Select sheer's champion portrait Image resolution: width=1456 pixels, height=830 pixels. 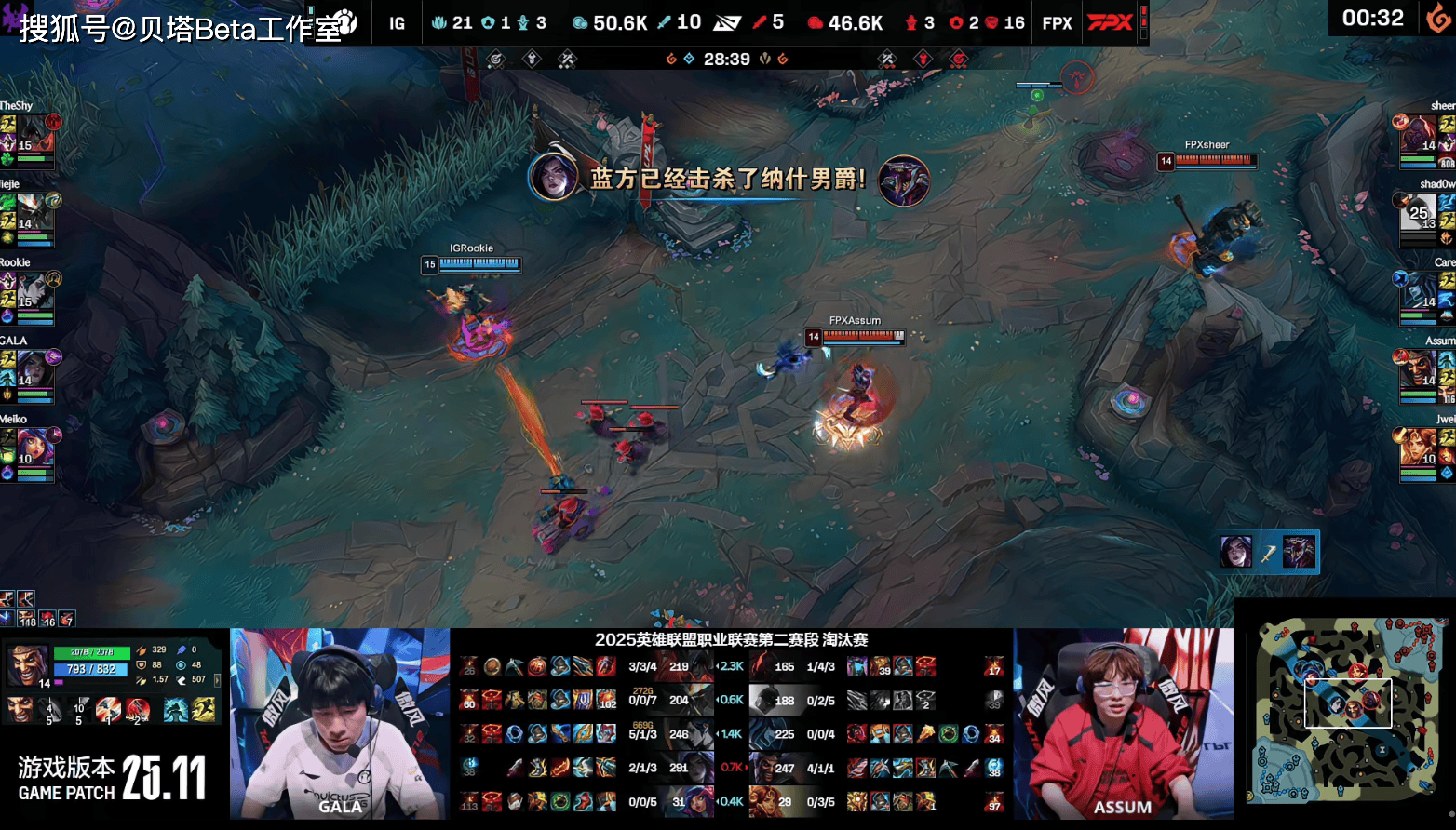pos(1421,137)
